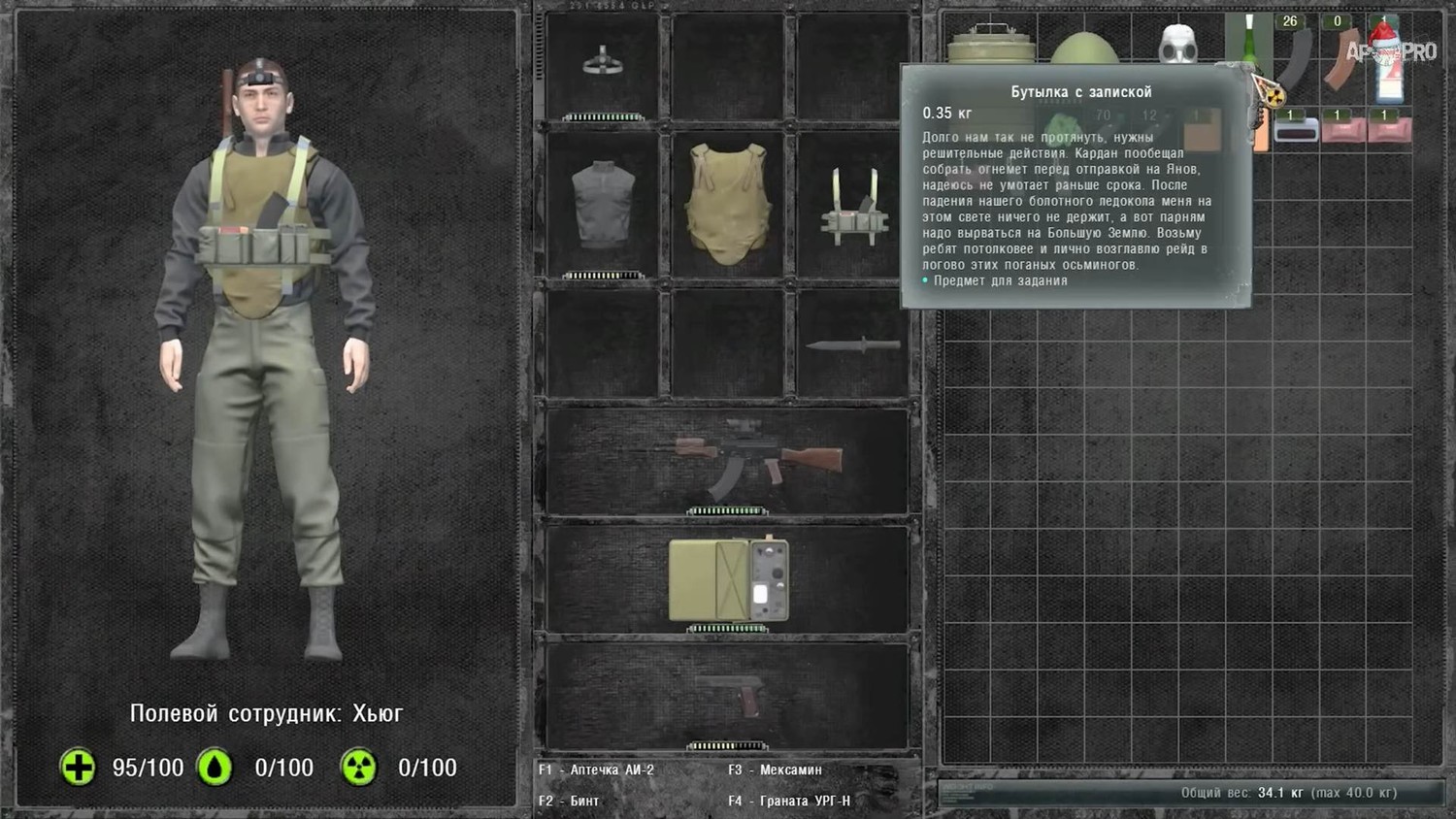
Task: Open the green field radio device slot
Action: click(728, 579)
